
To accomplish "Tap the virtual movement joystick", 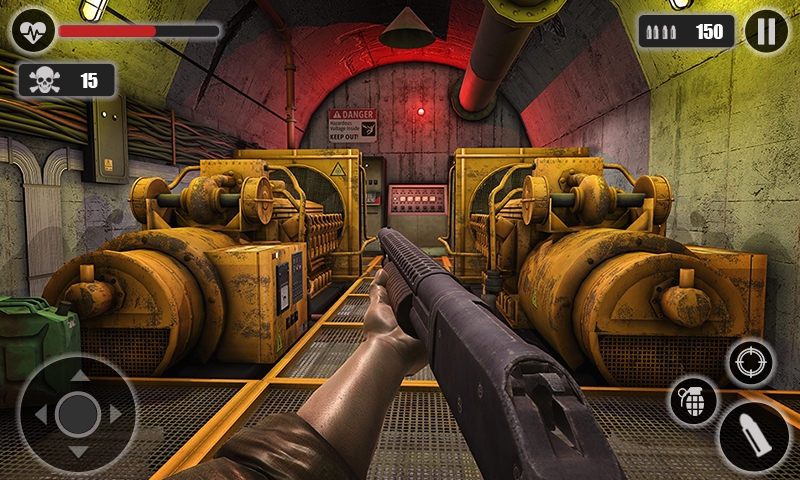I will coord(77,413).
